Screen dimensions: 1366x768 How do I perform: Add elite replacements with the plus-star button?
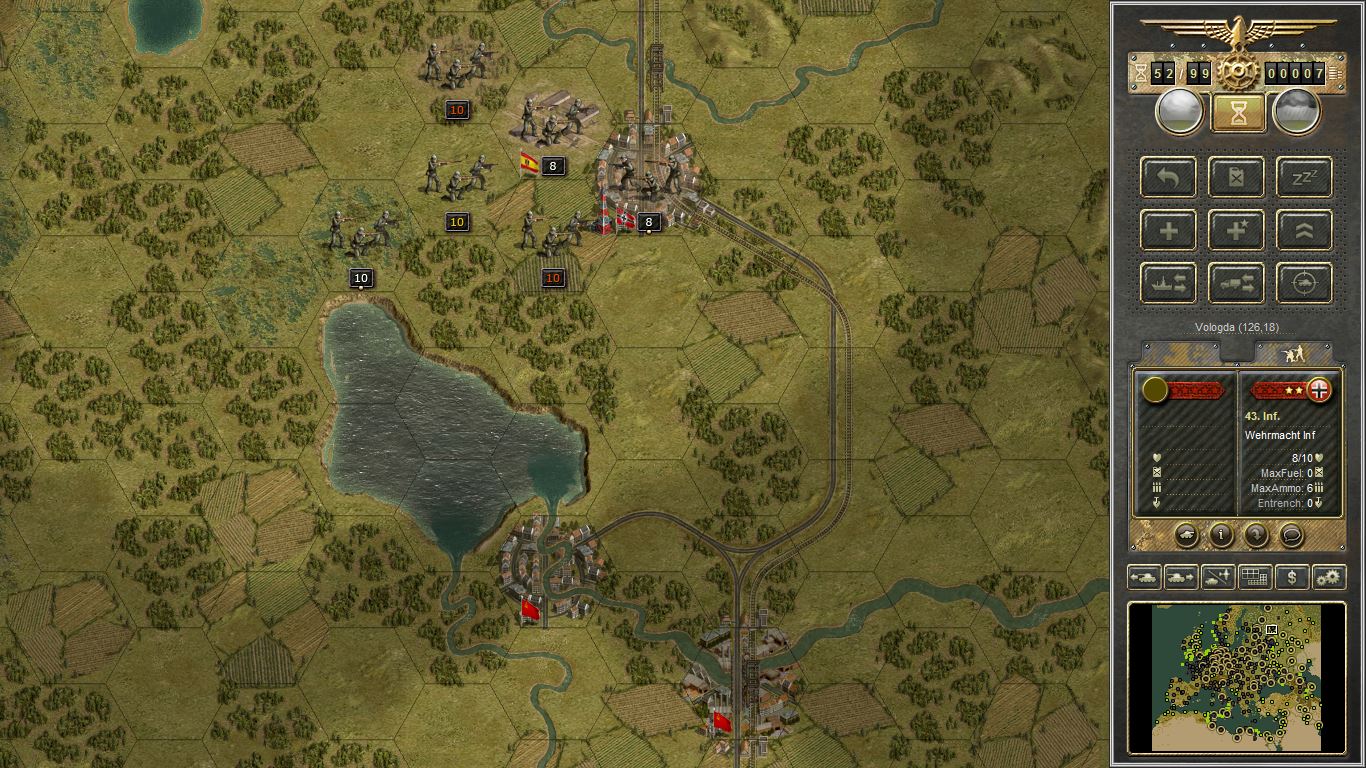(1236, 230)
